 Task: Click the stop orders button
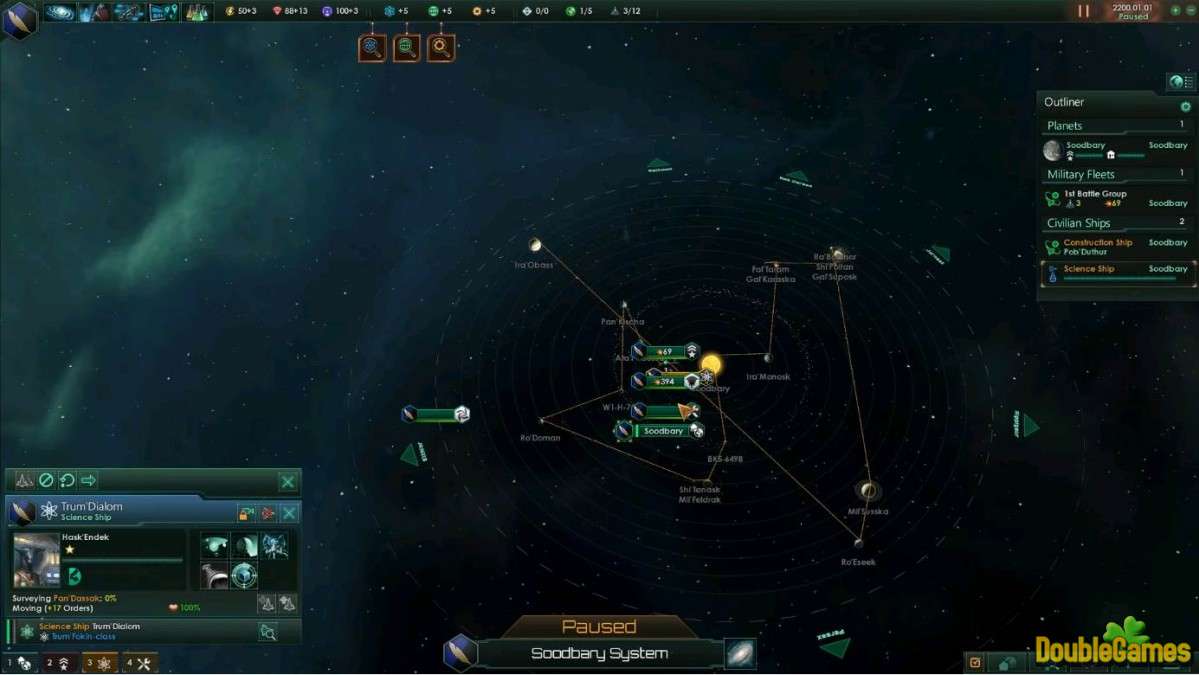(46, 481)
